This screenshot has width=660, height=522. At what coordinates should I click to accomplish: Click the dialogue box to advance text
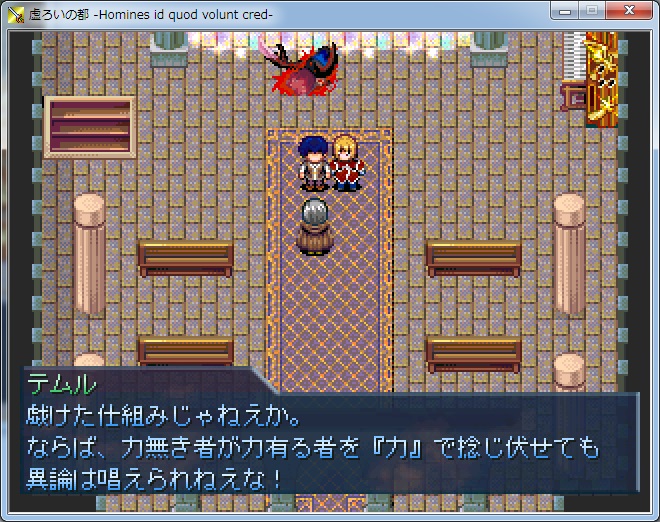(330, 441)
